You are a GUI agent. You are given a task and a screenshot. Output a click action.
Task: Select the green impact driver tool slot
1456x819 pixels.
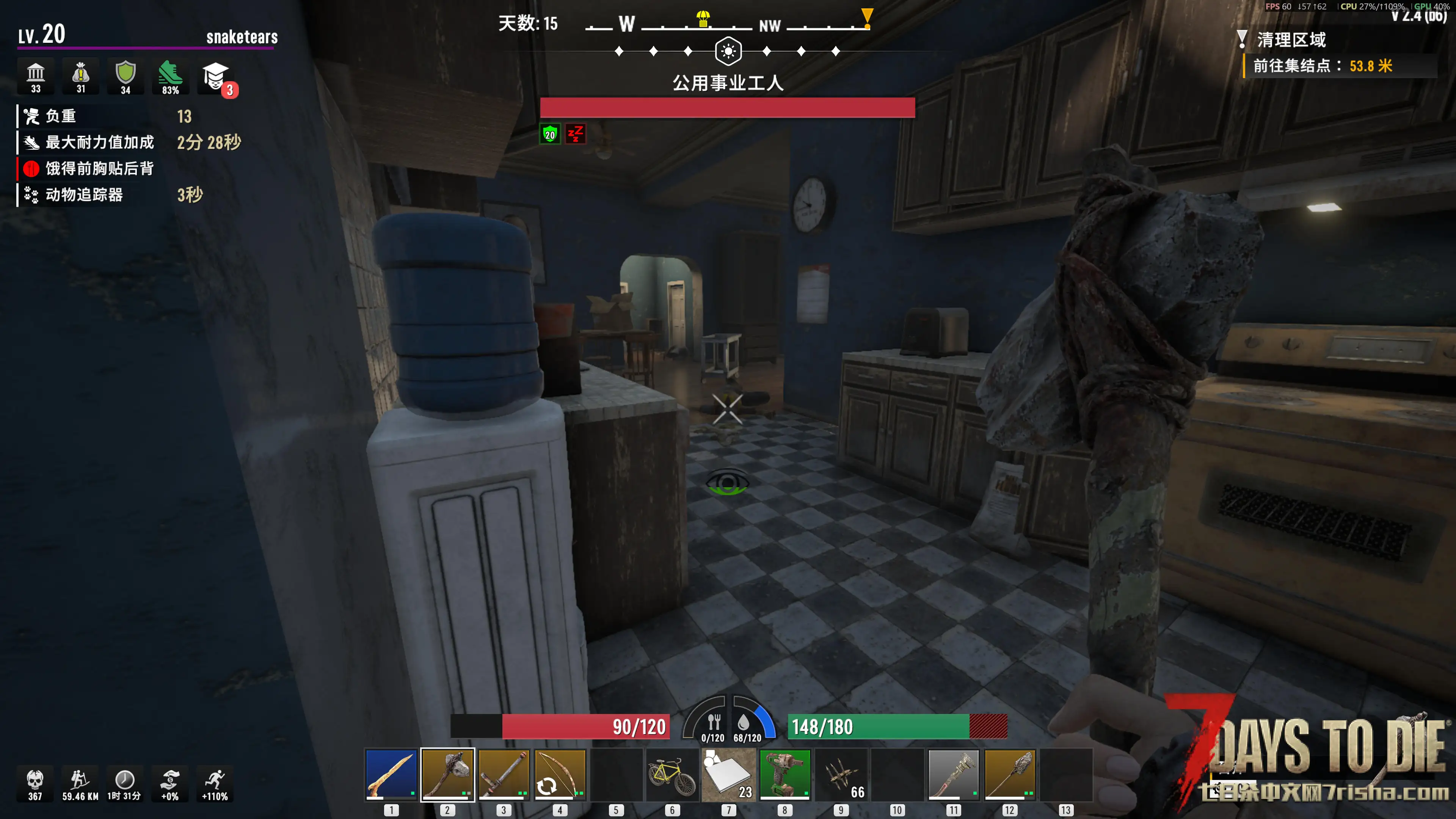[784, 774]
